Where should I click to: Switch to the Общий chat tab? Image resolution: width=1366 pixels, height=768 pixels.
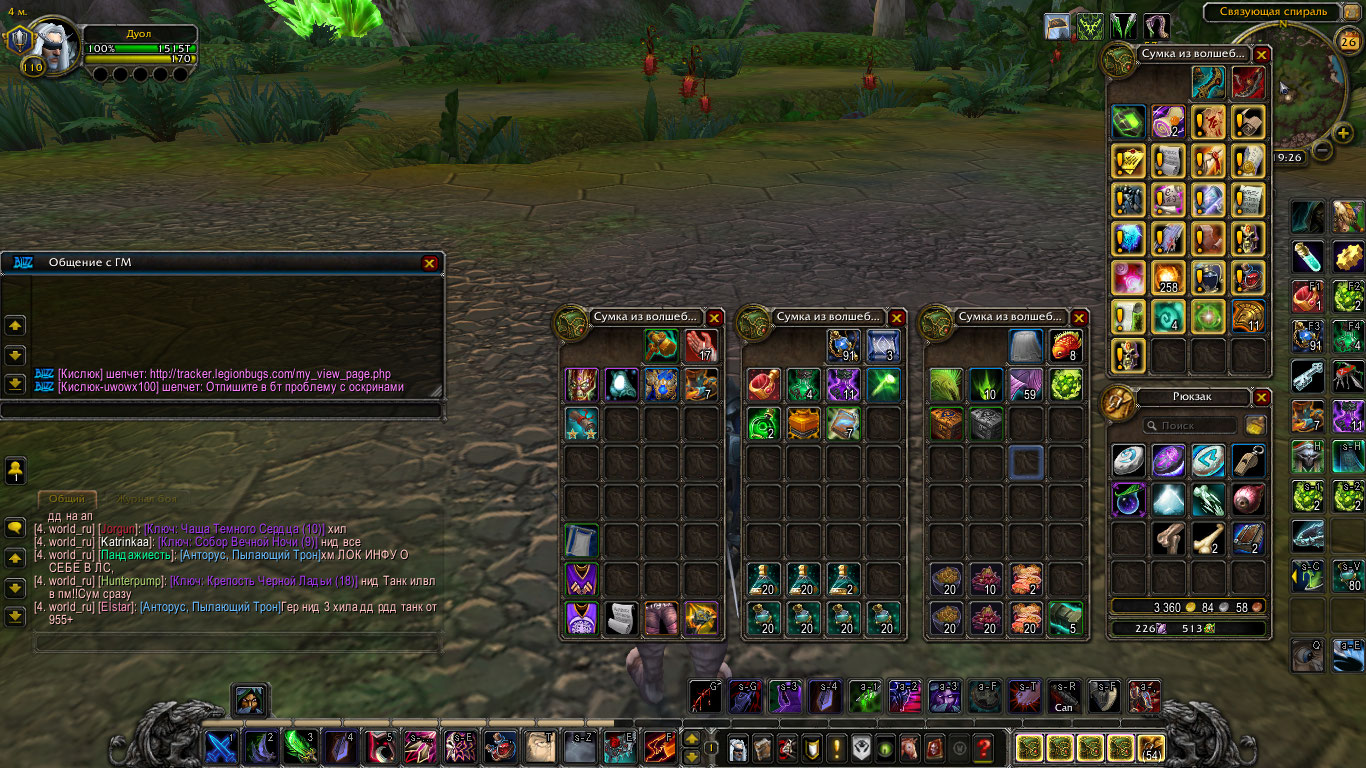(67, 498)
